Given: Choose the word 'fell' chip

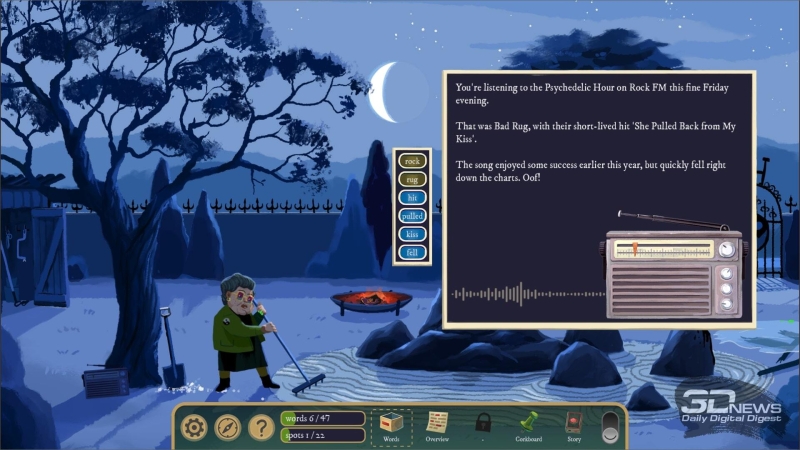Looking at the screenshot, I should [412, 253].
